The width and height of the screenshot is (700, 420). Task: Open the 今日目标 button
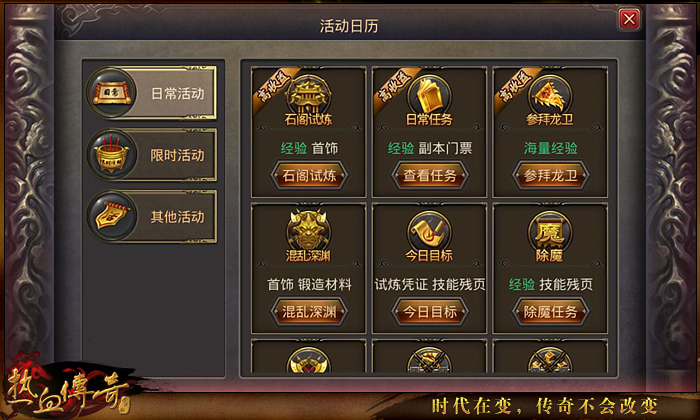tap(429, 311)
